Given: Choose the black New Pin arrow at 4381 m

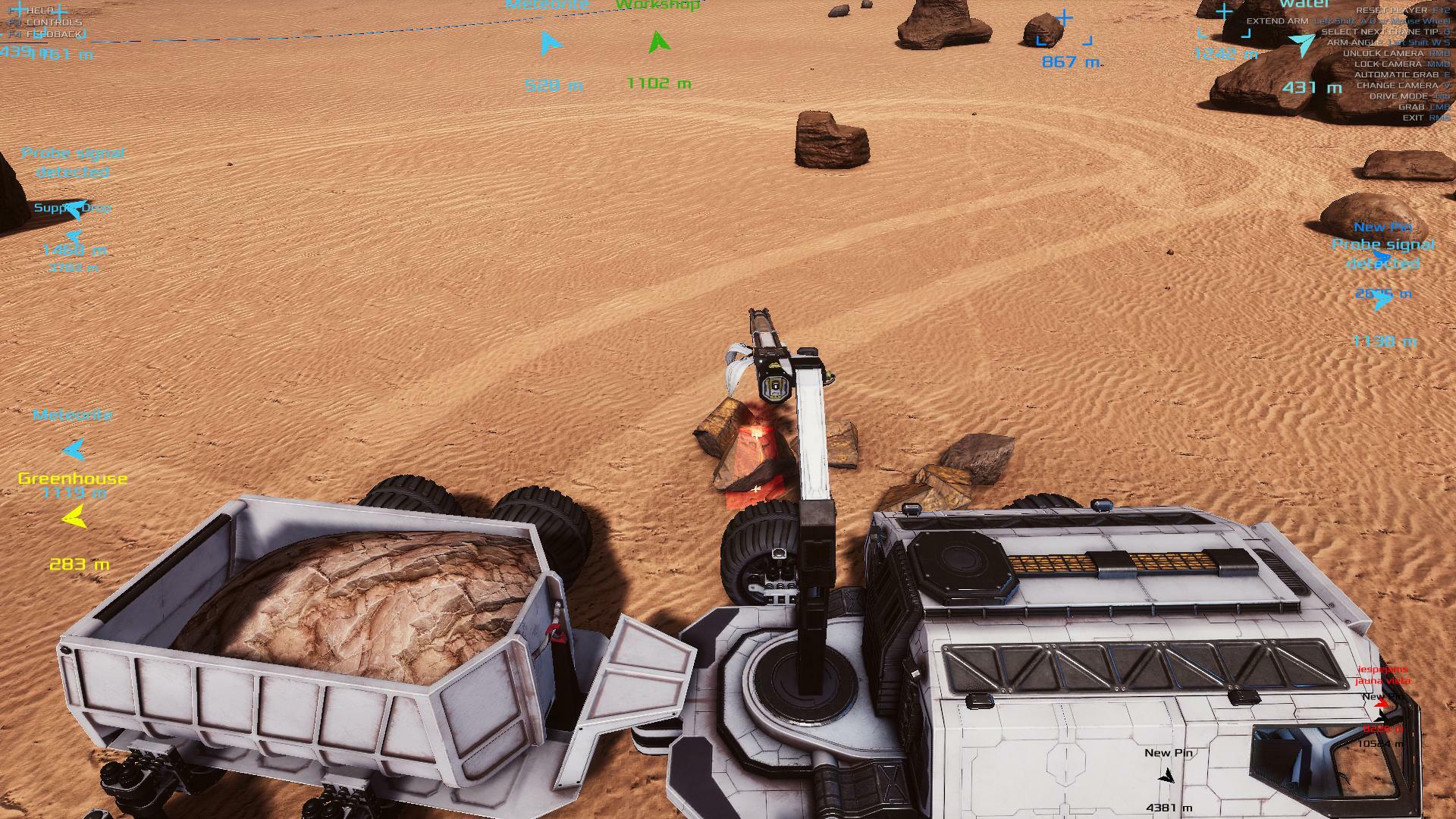Looking at the screenshot, I should (x=1167, y=777).
